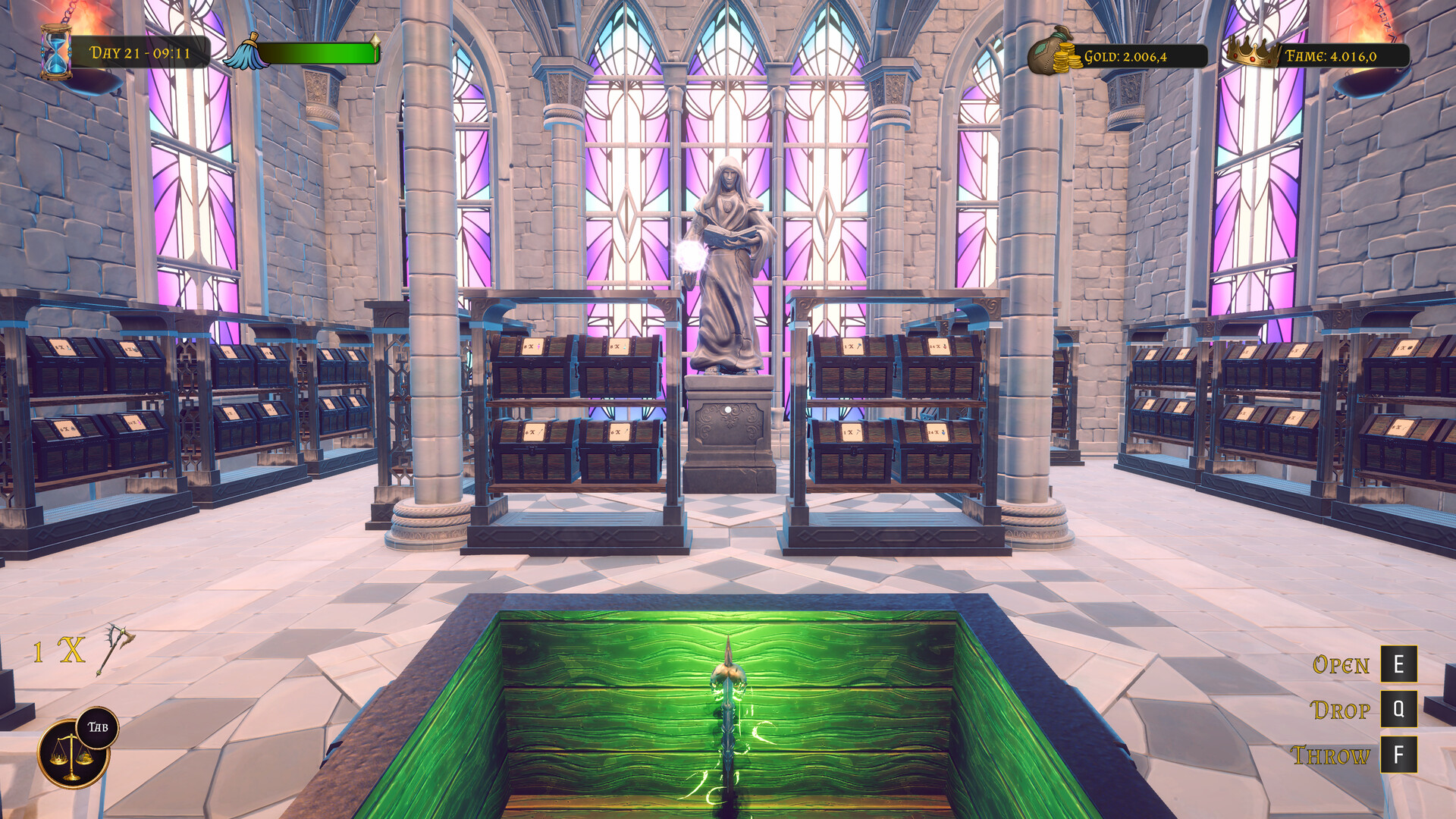This screenshot has width=1456, height=819.
Task: Click the circular Tab key badge
Action: click(x=98, y=726)
